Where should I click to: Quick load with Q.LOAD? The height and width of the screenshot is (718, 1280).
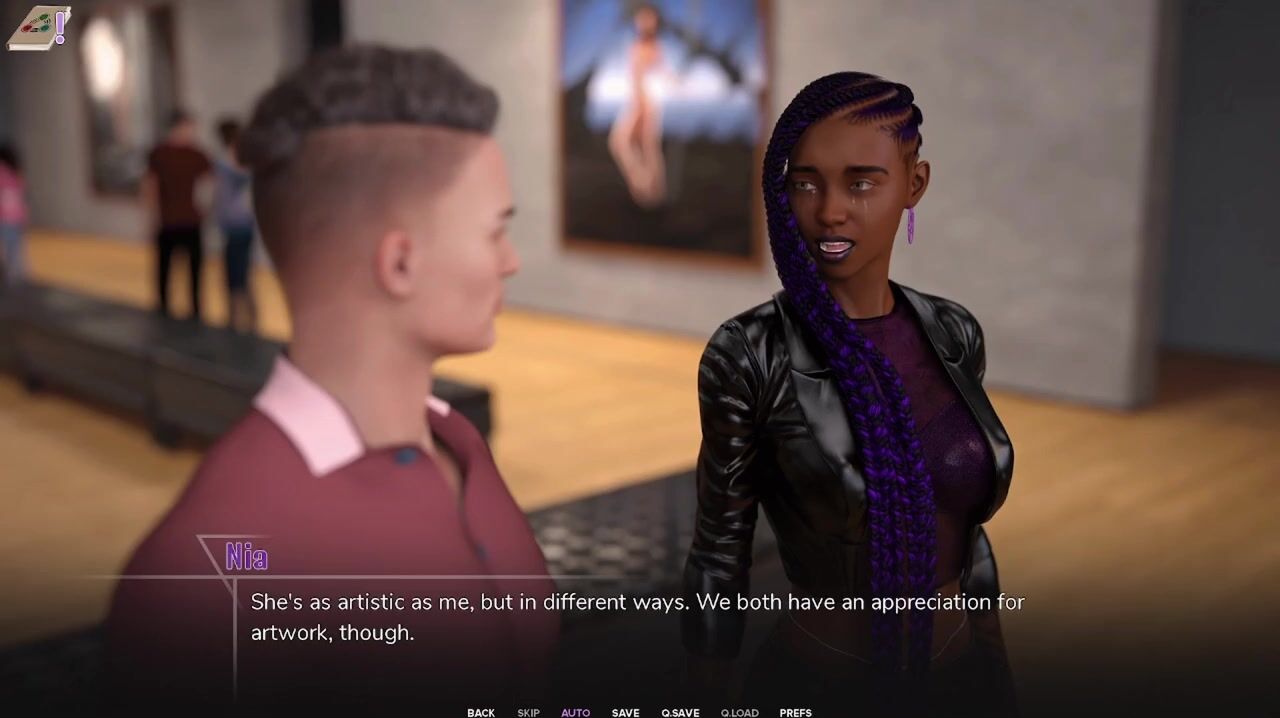coord(739,712)
